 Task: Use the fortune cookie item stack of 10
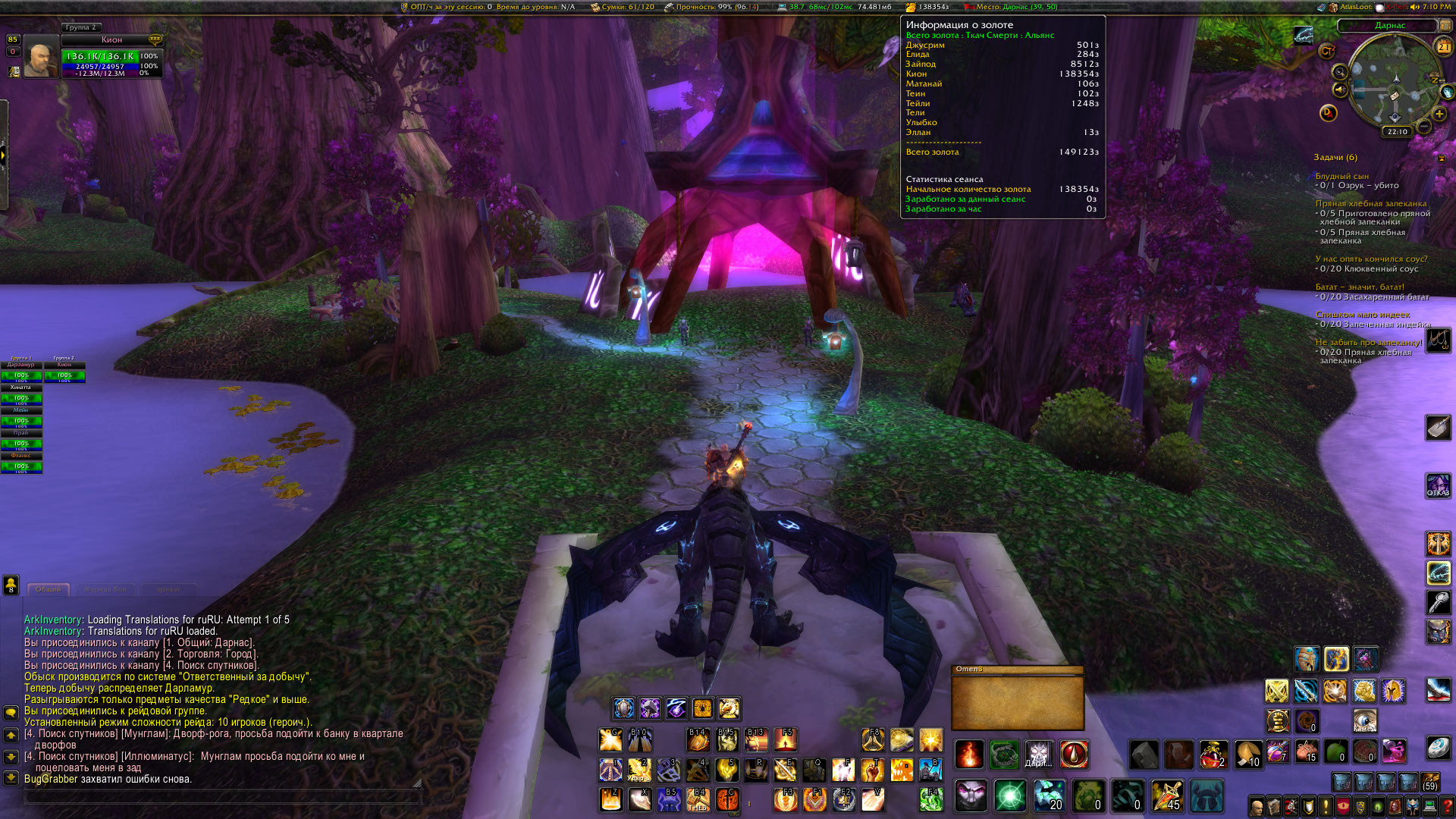1247,753
